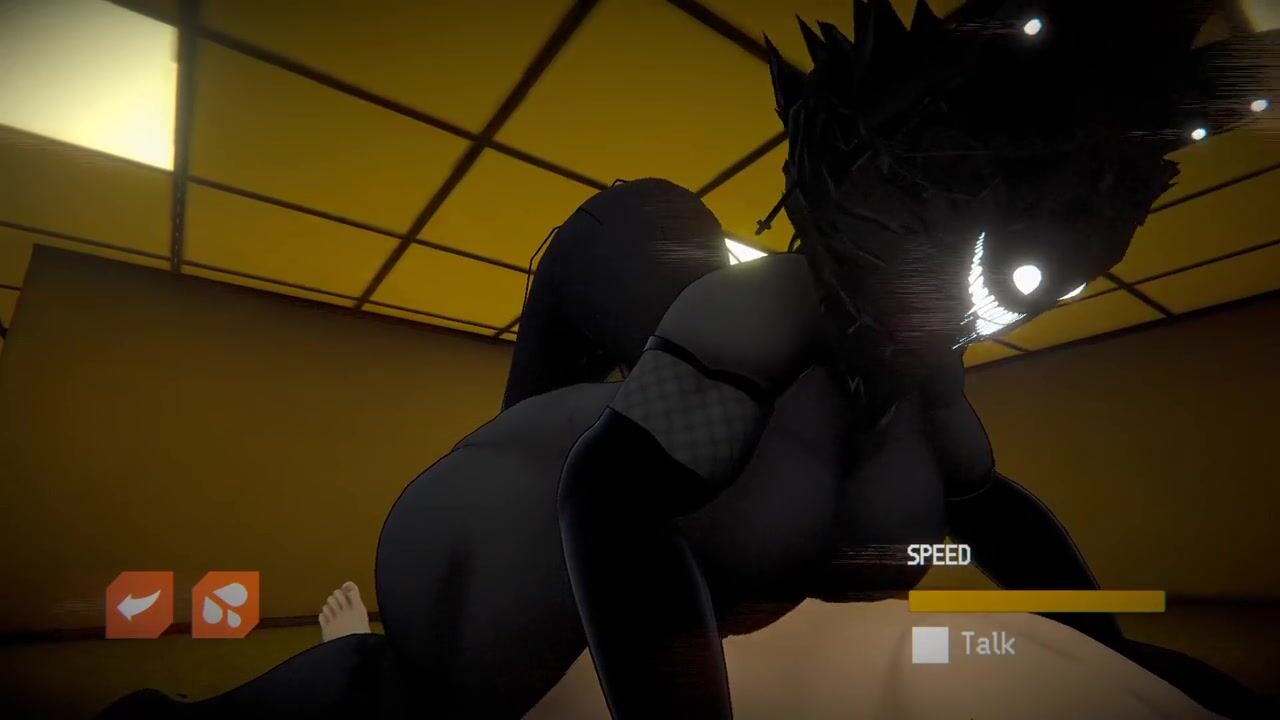The image size is (1280, 720).
Task: Toggle the Talk checkbox
Action: [930, 645]
